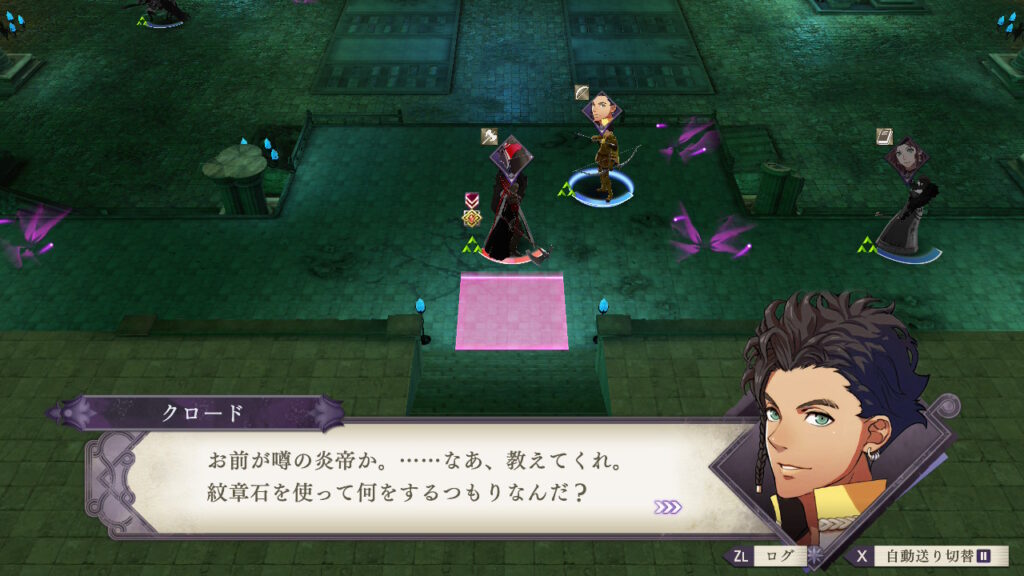Toggle the 自動送り切替 auto-advance option
The width and height of the screenshot is (1024, 576).
[x=930, y=555]
